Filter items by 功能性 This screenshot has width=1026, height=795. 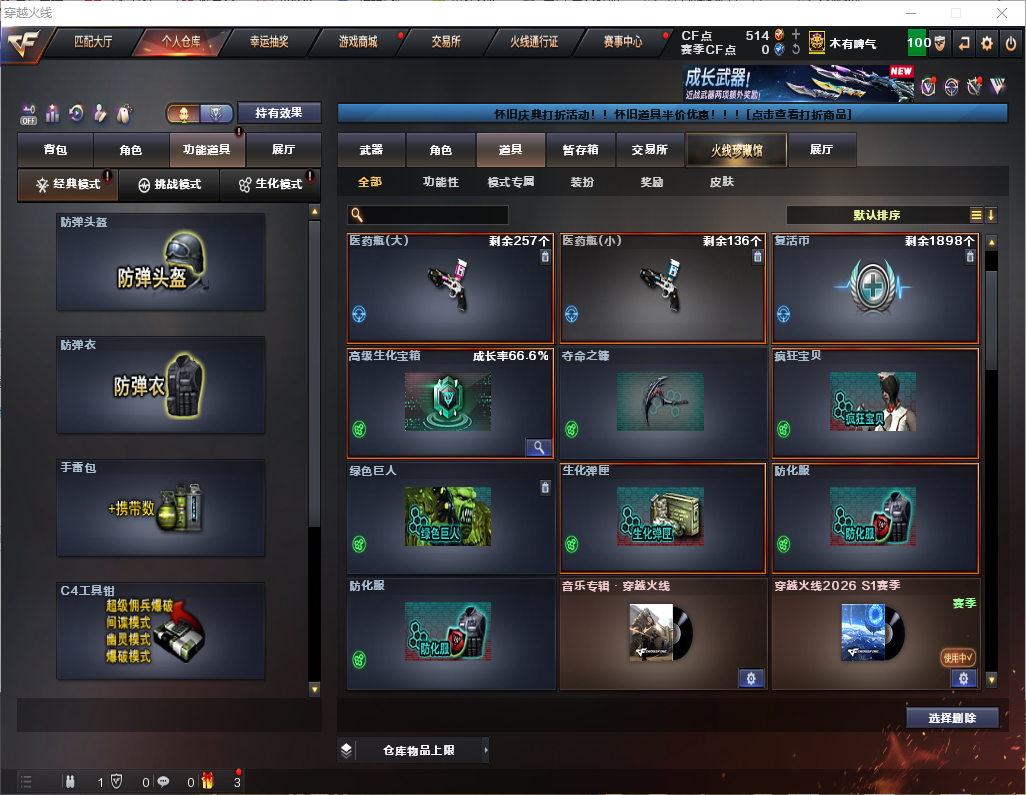pyautogui.click(x=440, y=182)
